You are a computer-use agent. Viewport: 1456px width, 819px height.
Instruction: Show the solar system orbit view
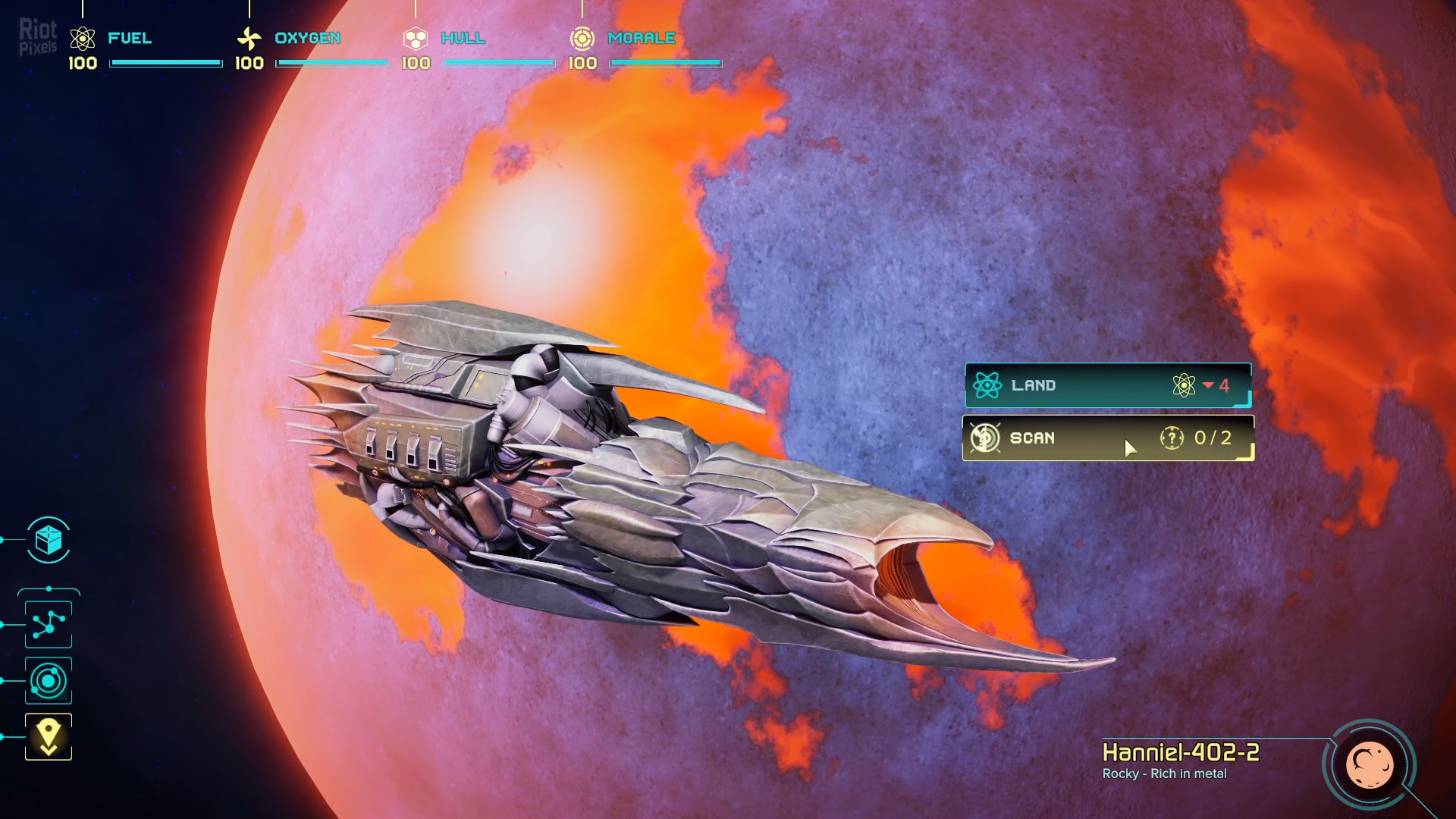(49, 681)
